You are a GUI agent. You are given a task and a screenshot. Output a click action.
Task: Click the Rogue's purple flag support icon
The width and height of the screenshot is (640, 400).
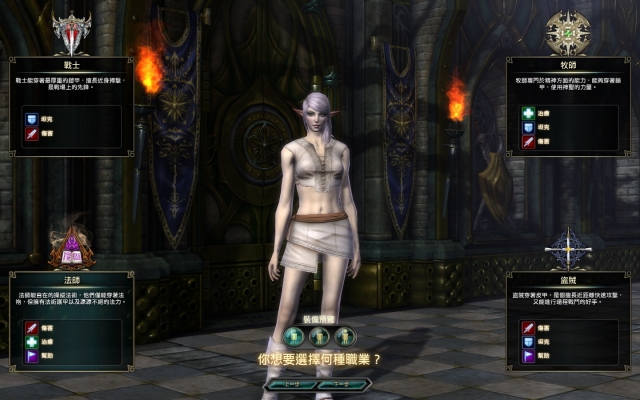528,355
